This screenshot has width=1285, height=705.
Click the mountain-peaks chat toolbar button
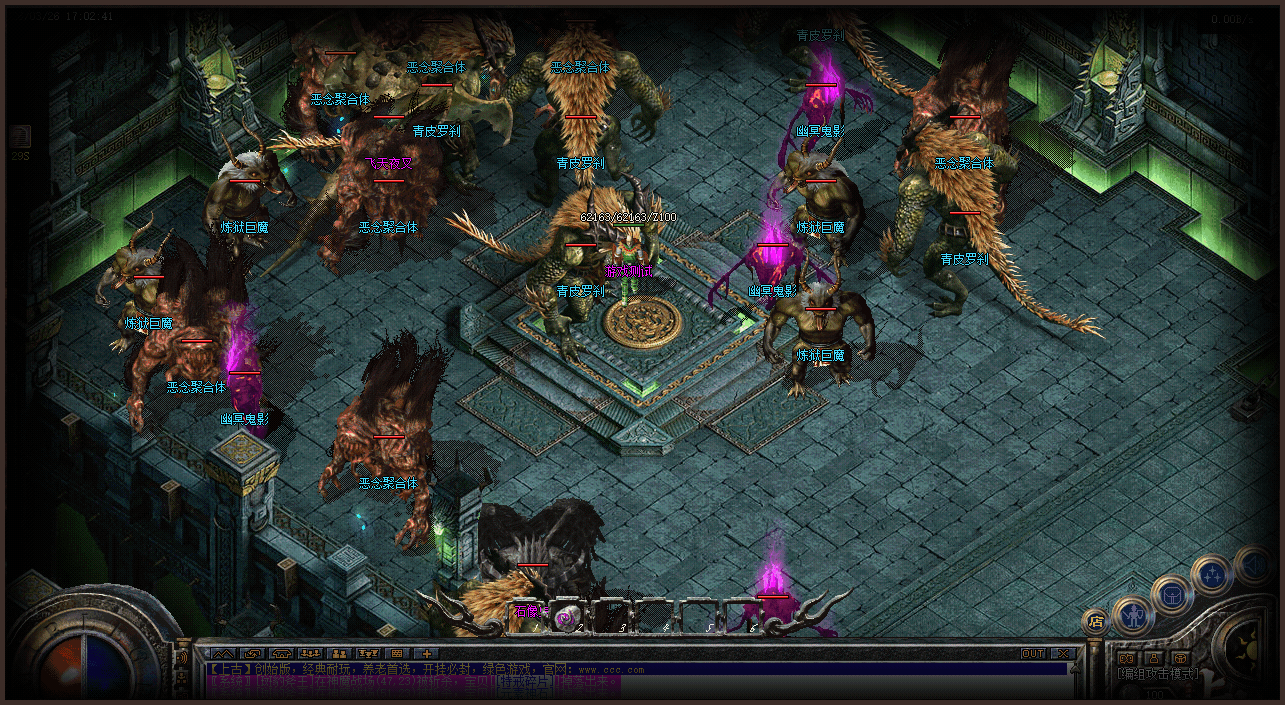click(x=221, y=654)
